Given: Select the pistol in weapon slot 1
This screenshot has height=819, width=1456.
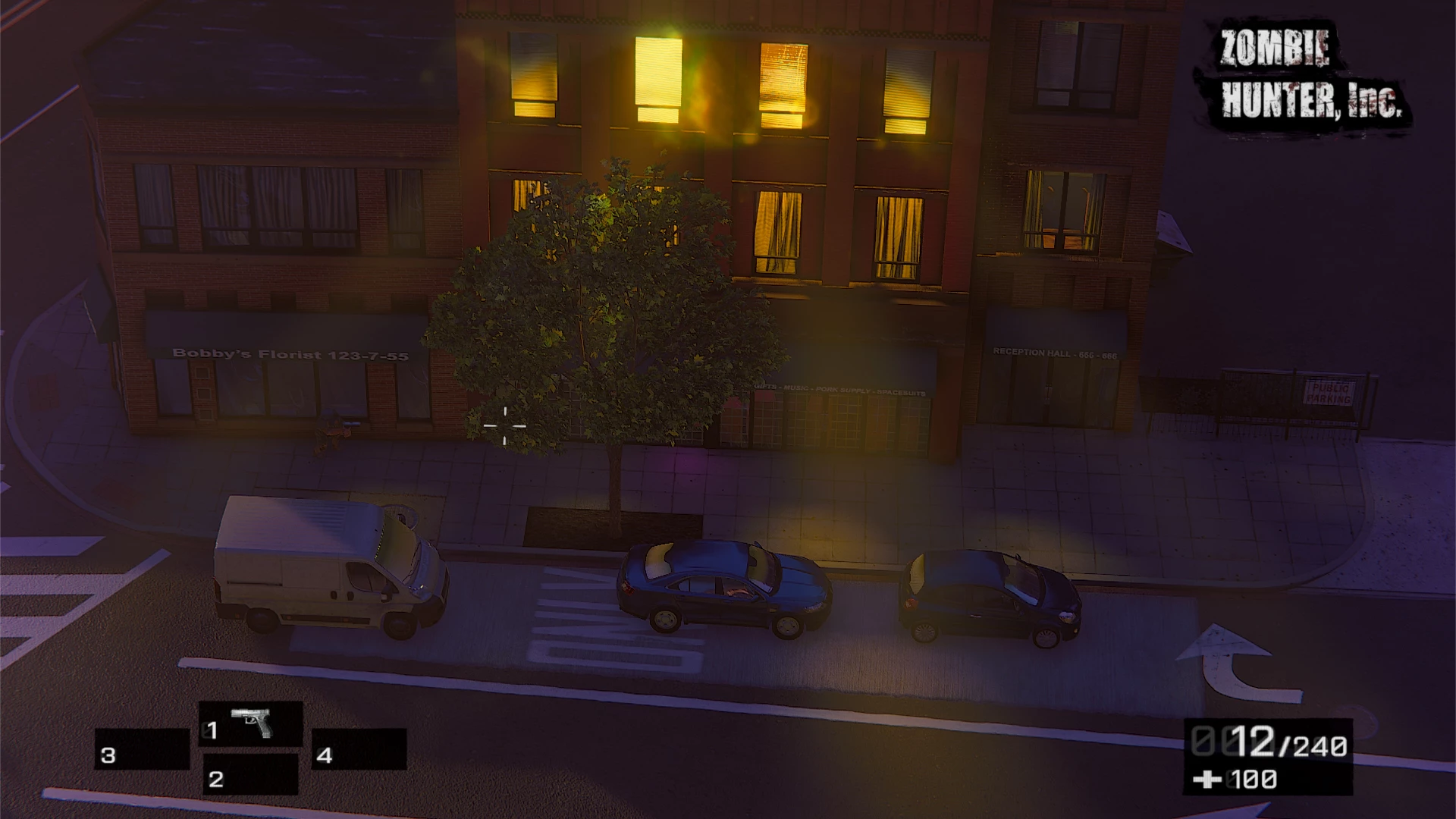Looking at the screenshot, I should click(251, 725).
